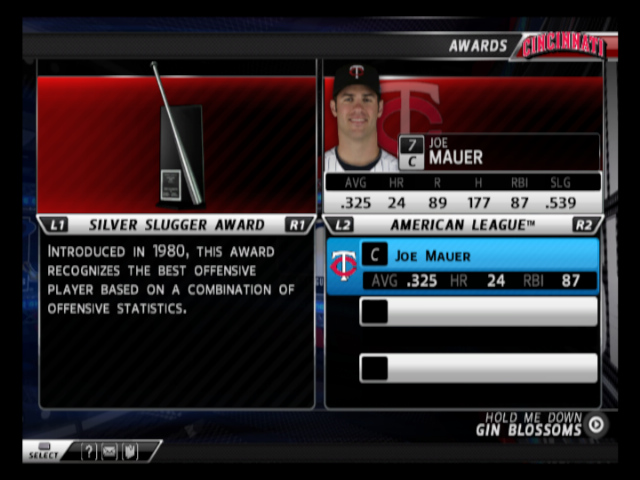Select the Silver Slugger Award title bar
The width and height of the screenshot is (640, 480).
click(x=176, y=225)
